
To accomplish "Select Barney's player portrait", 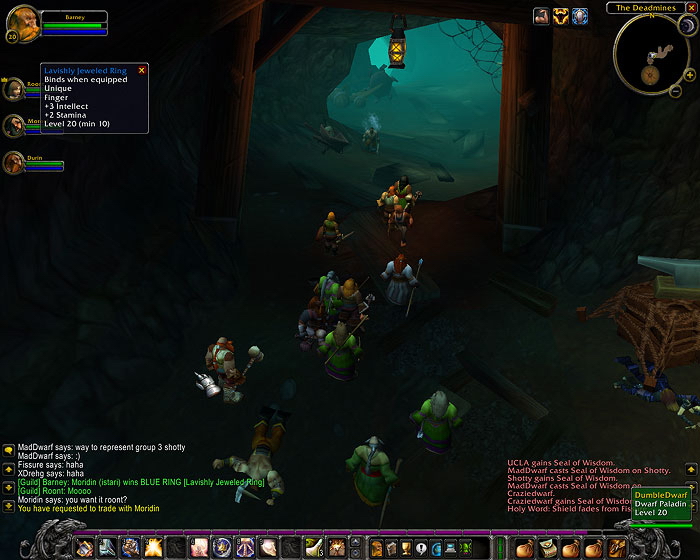I will [x=24, y=21].
